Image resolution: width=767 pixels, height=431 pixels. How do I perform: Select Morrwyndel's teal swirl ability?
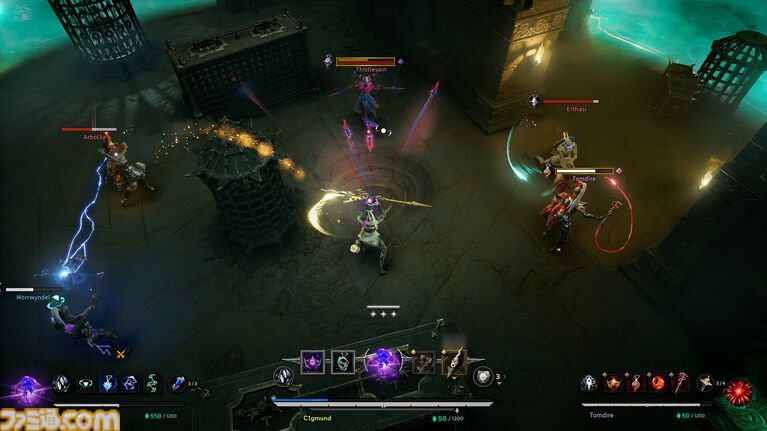click(x=152, y=383)
